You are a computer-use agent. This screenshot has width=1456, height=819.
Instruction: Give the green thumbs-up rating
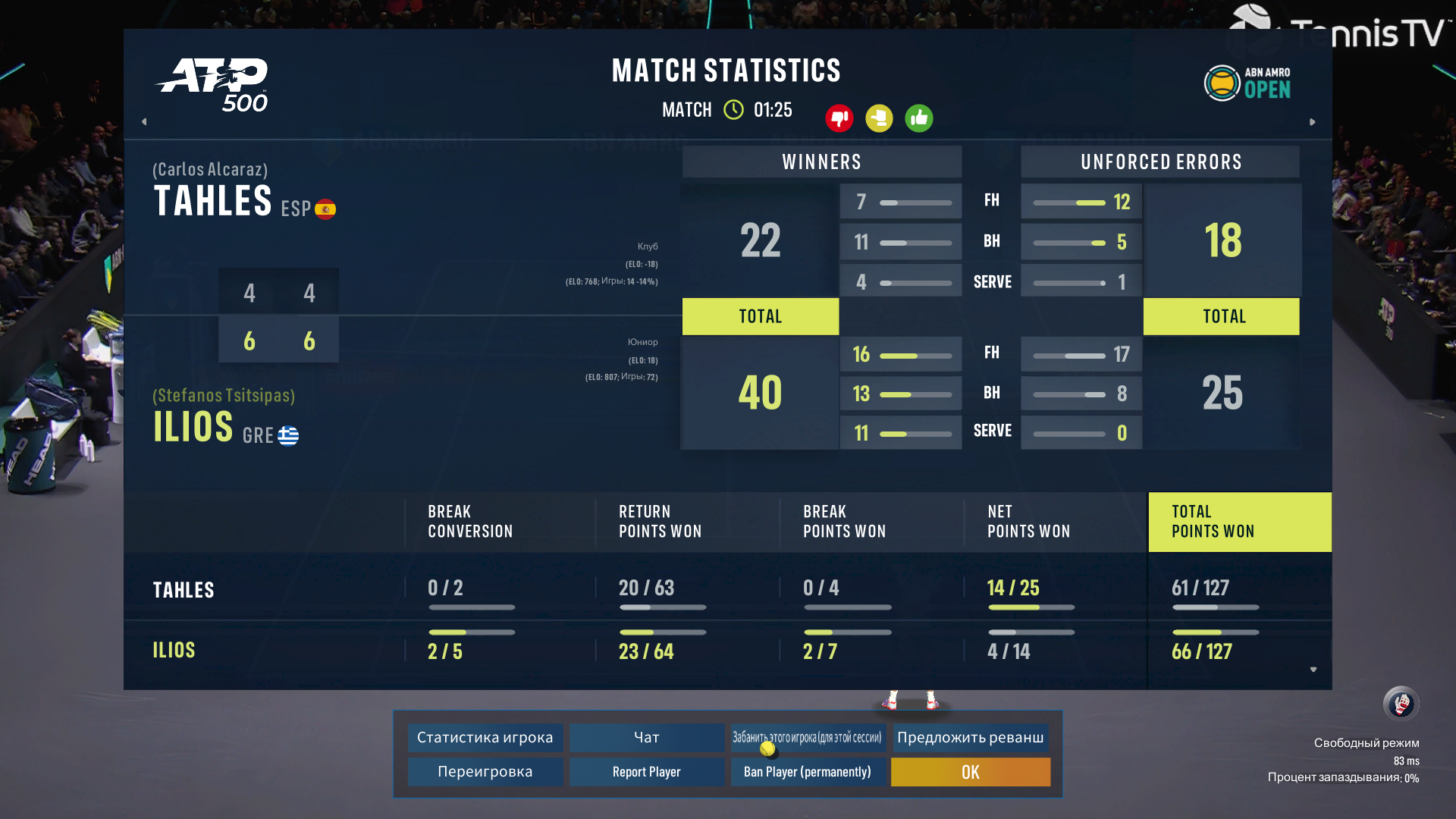[919, 118]
